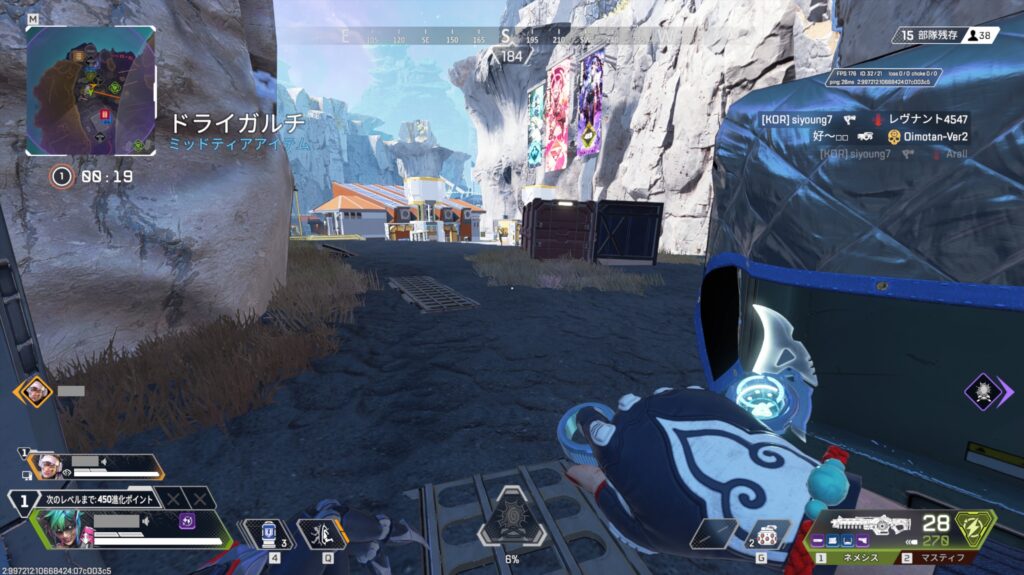The height and width of the screenshot is (575, 1024).
Task: Activate the tactical ability icon
Action: tap(321, 534)
